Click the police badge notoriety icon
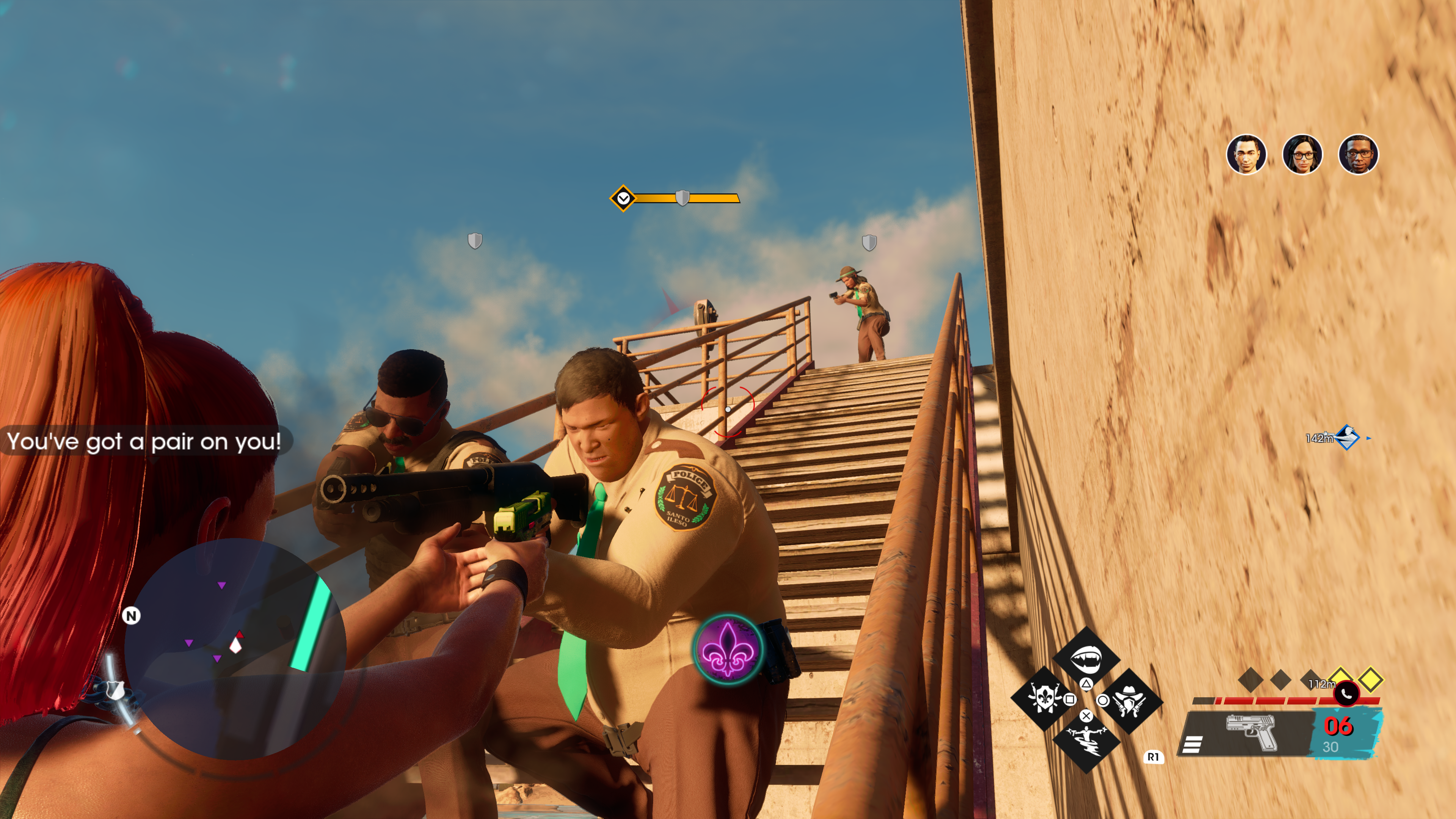The height and width of the screenshot is (819, 1456). (x=115, y=690)
